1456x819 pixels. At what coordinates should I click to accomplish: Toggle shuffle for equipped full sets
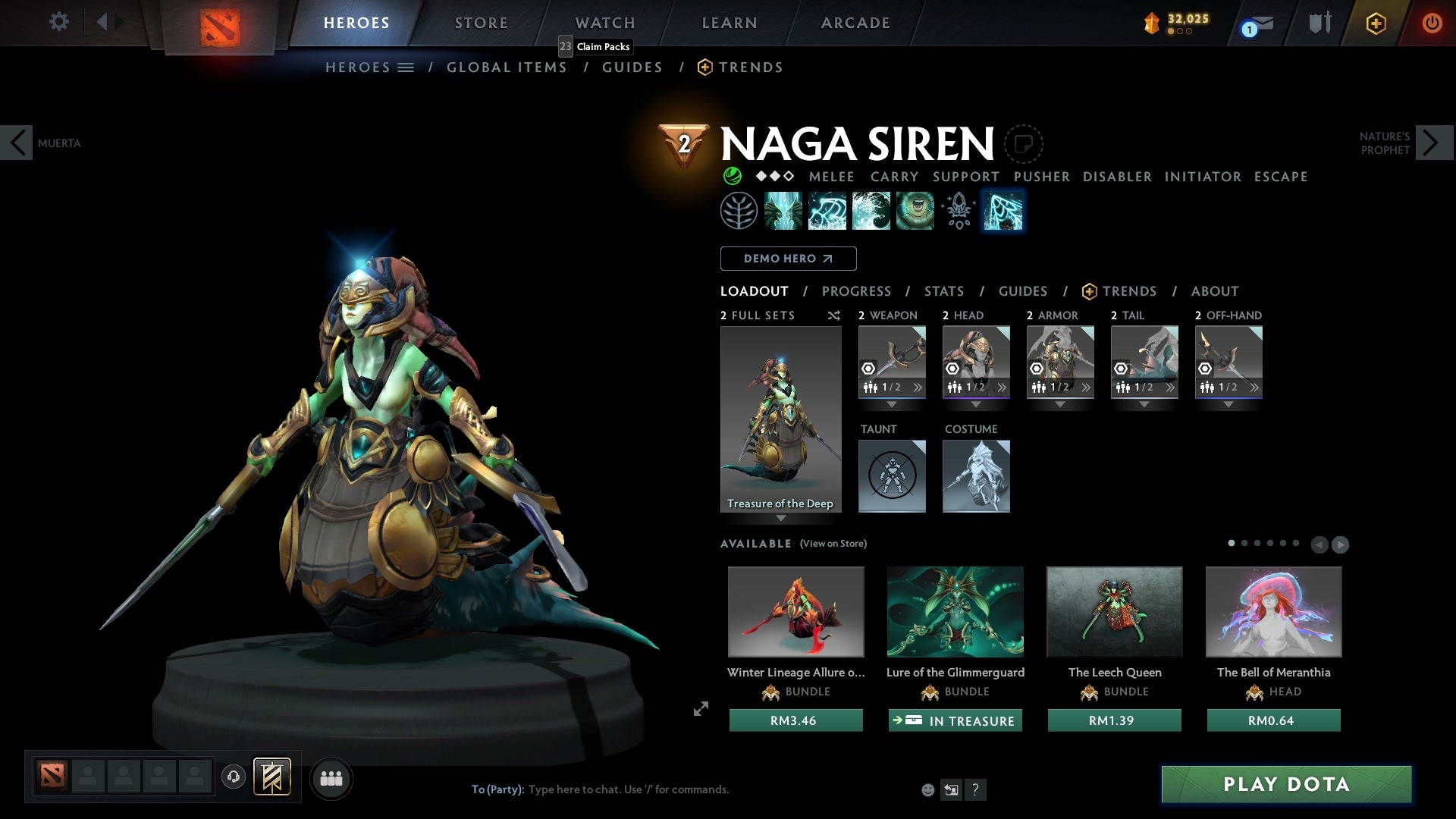(x=835, y=315)
